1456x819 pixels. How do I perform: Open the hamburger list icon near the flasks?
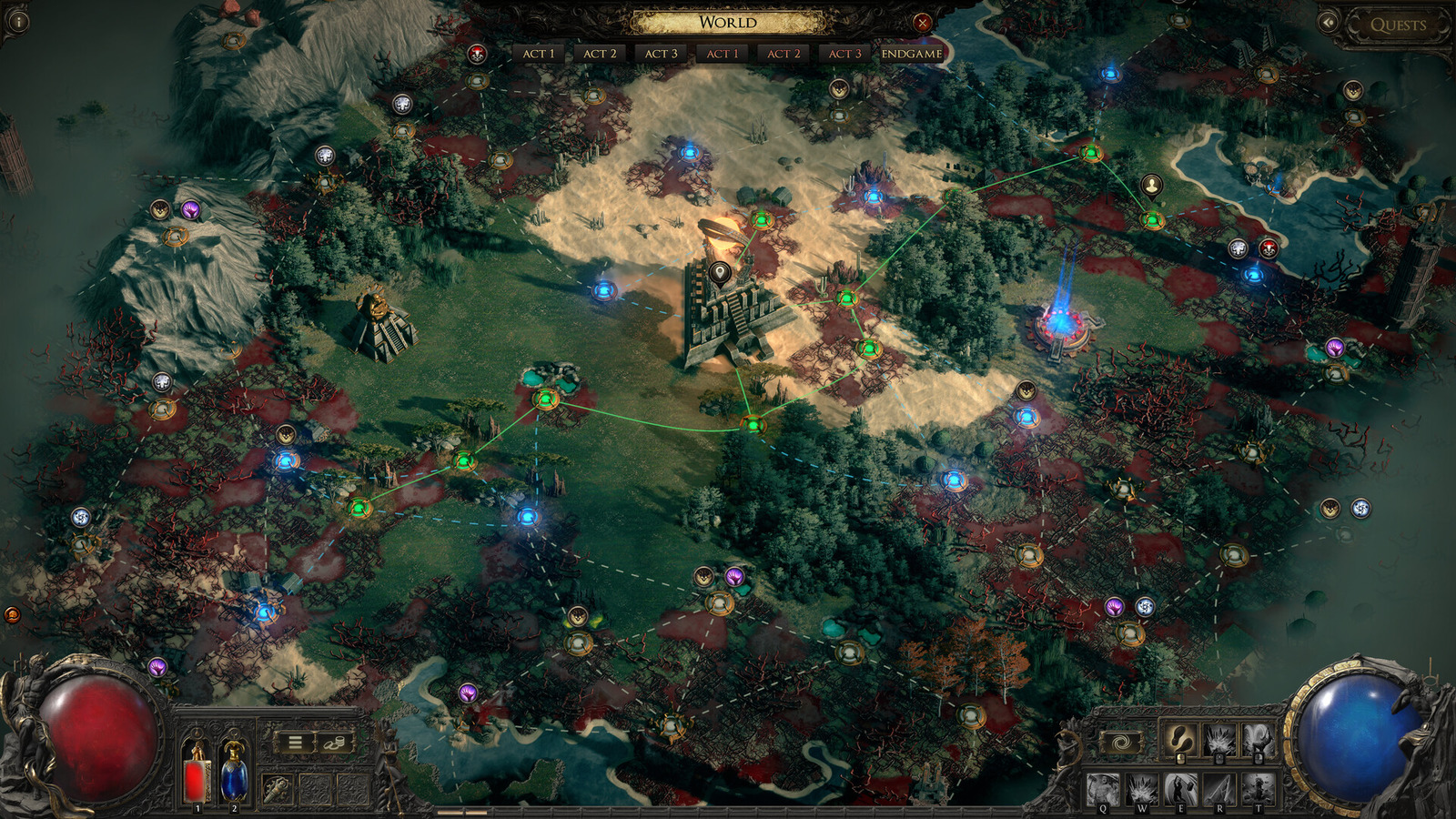pyautogui.click(x=295, y=741)
